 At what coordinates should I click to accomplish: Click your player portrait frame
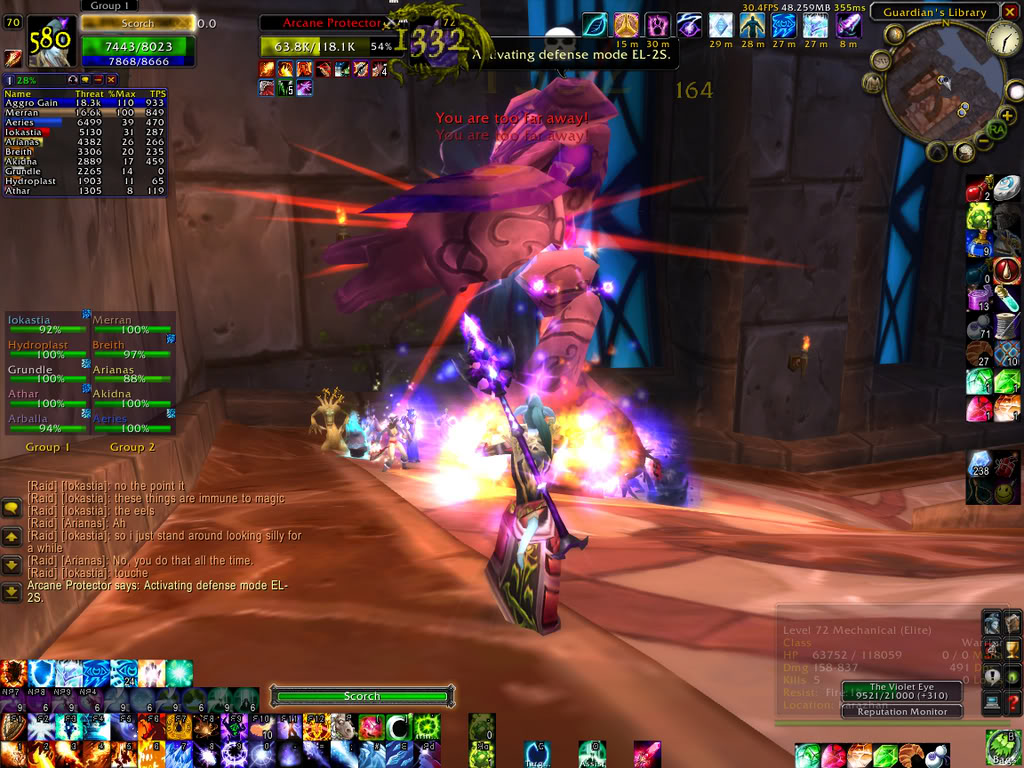pyautogui.click(x=50, y=41)
